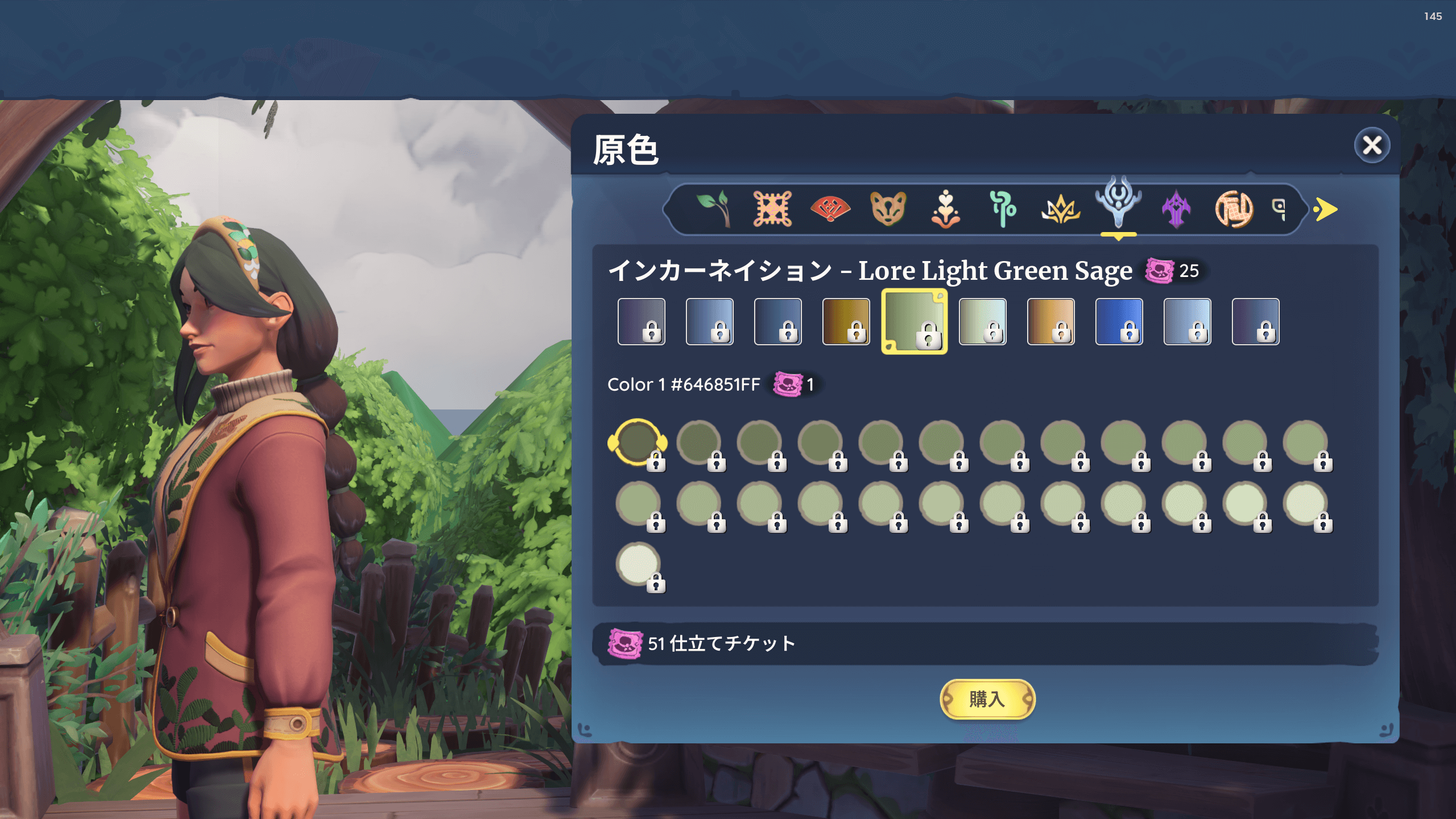Screen dimensions: 1456x819
Task: Switch to the green leaf sprout tab
Action: 714,209
